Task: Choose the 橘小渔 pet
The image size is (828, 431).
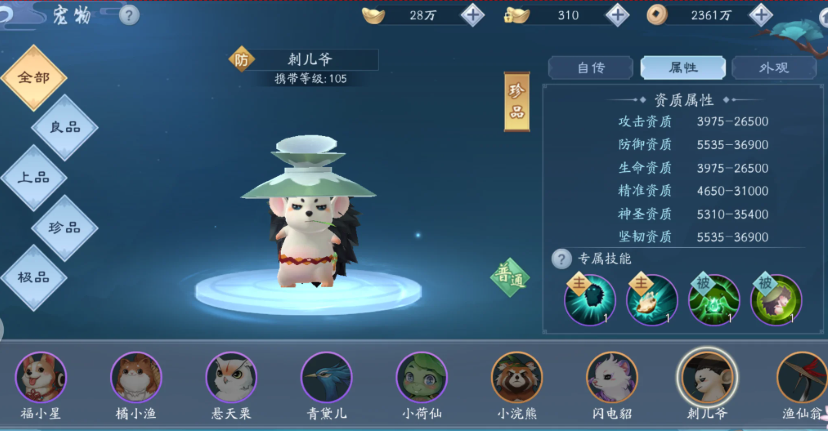Action: tap(135, 378)
